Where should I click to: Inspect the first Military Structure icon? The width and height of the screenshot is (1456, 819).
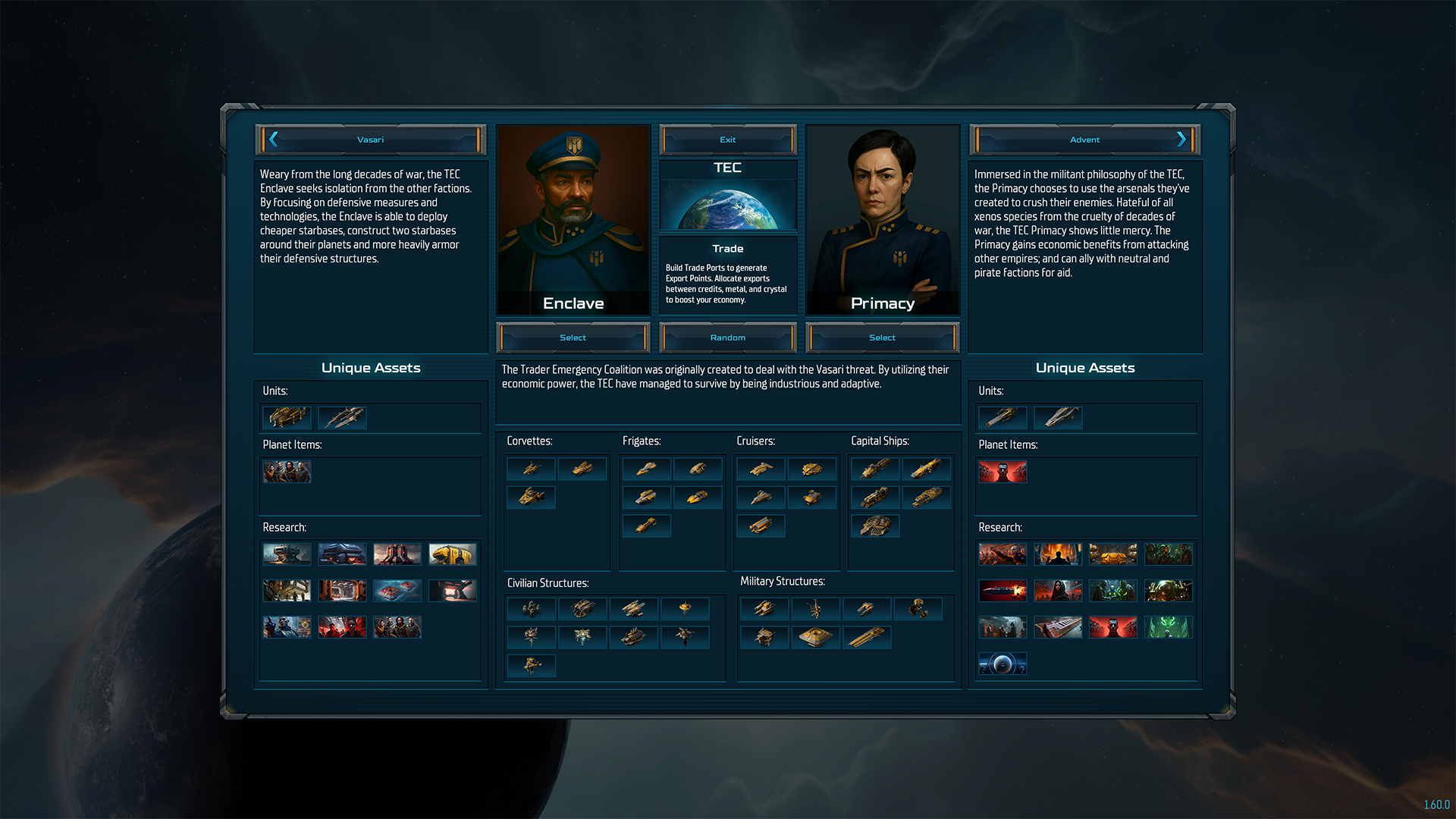click(764, 608)
